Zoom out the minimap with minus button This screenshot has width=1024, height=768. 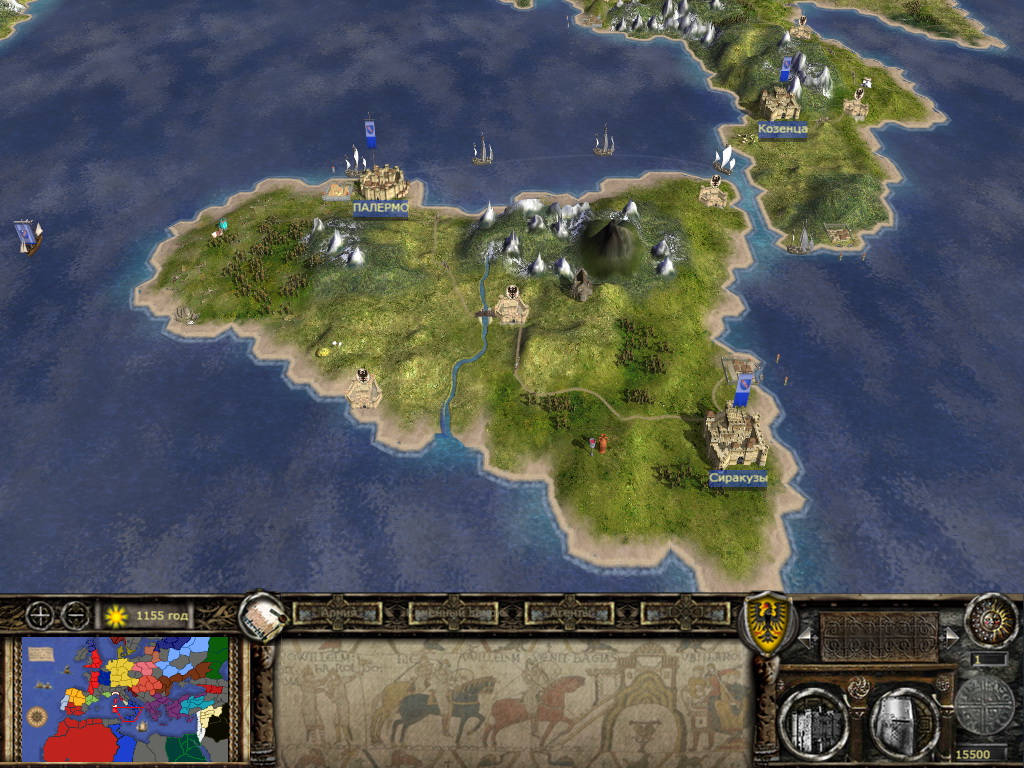tap(75, 615)
